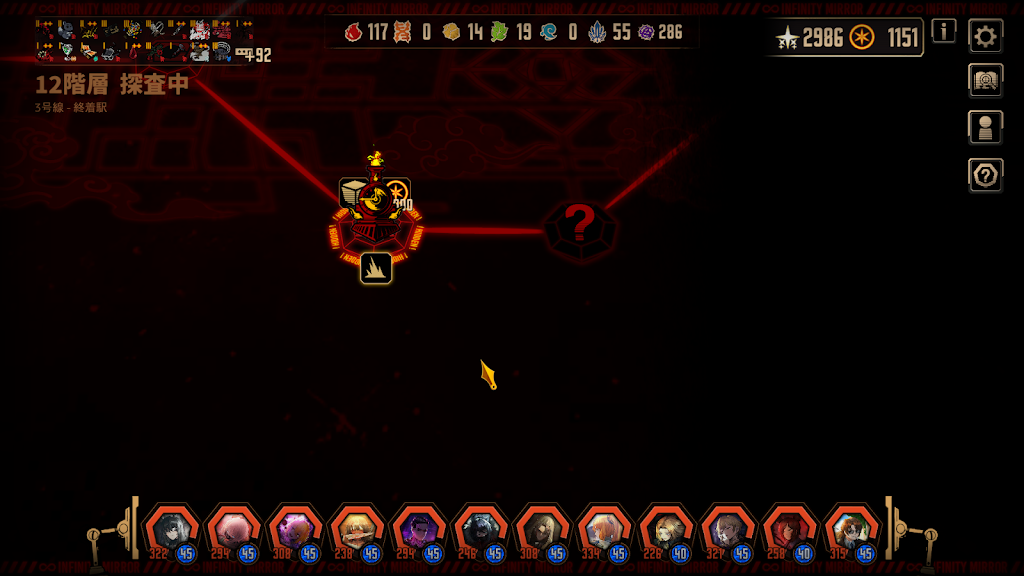Open the gear settings menu
The image size is (1024, 576).
click(x=986, y=37)
